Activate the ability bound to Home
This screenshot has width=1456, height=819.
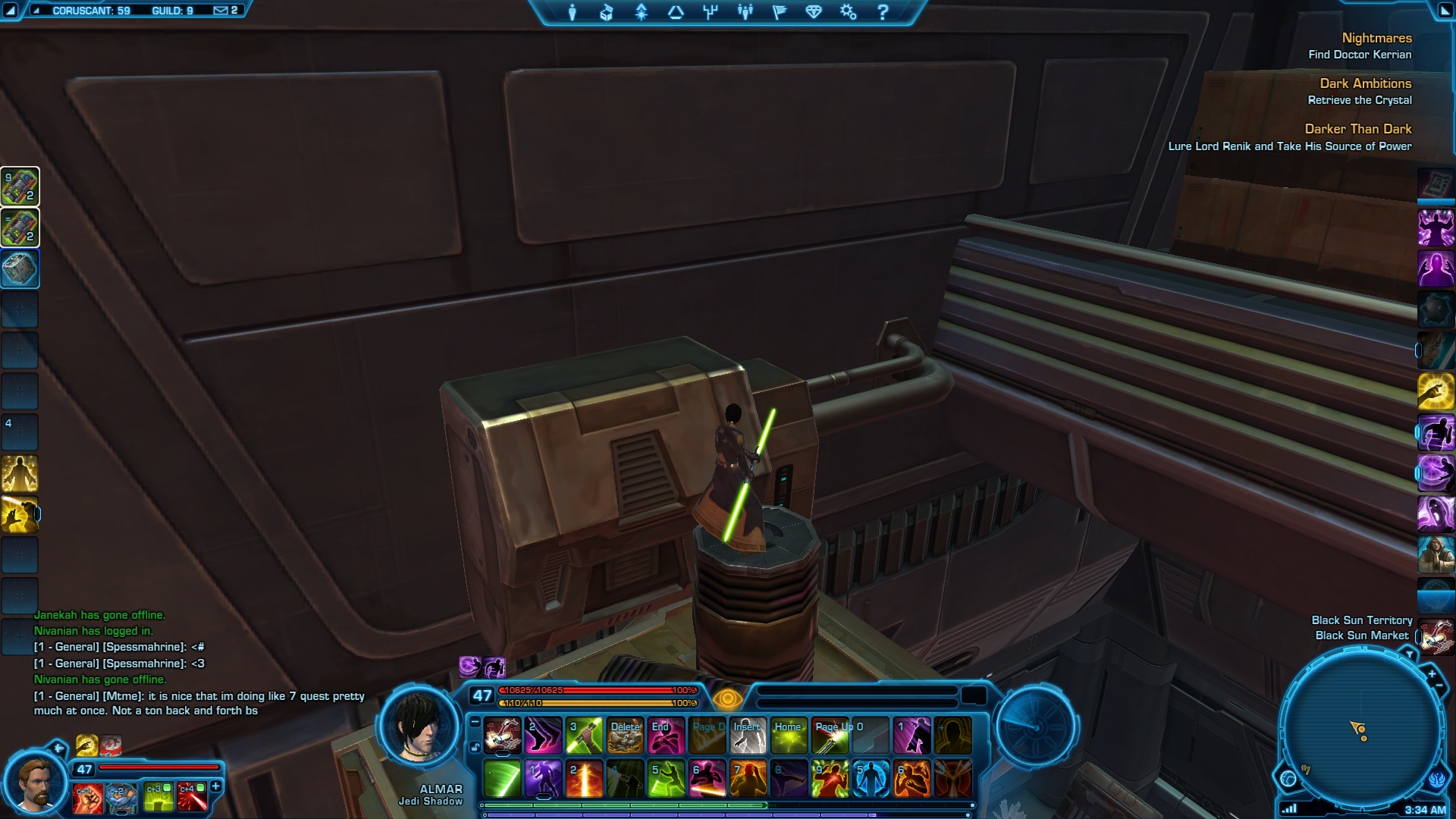[789, 736]
